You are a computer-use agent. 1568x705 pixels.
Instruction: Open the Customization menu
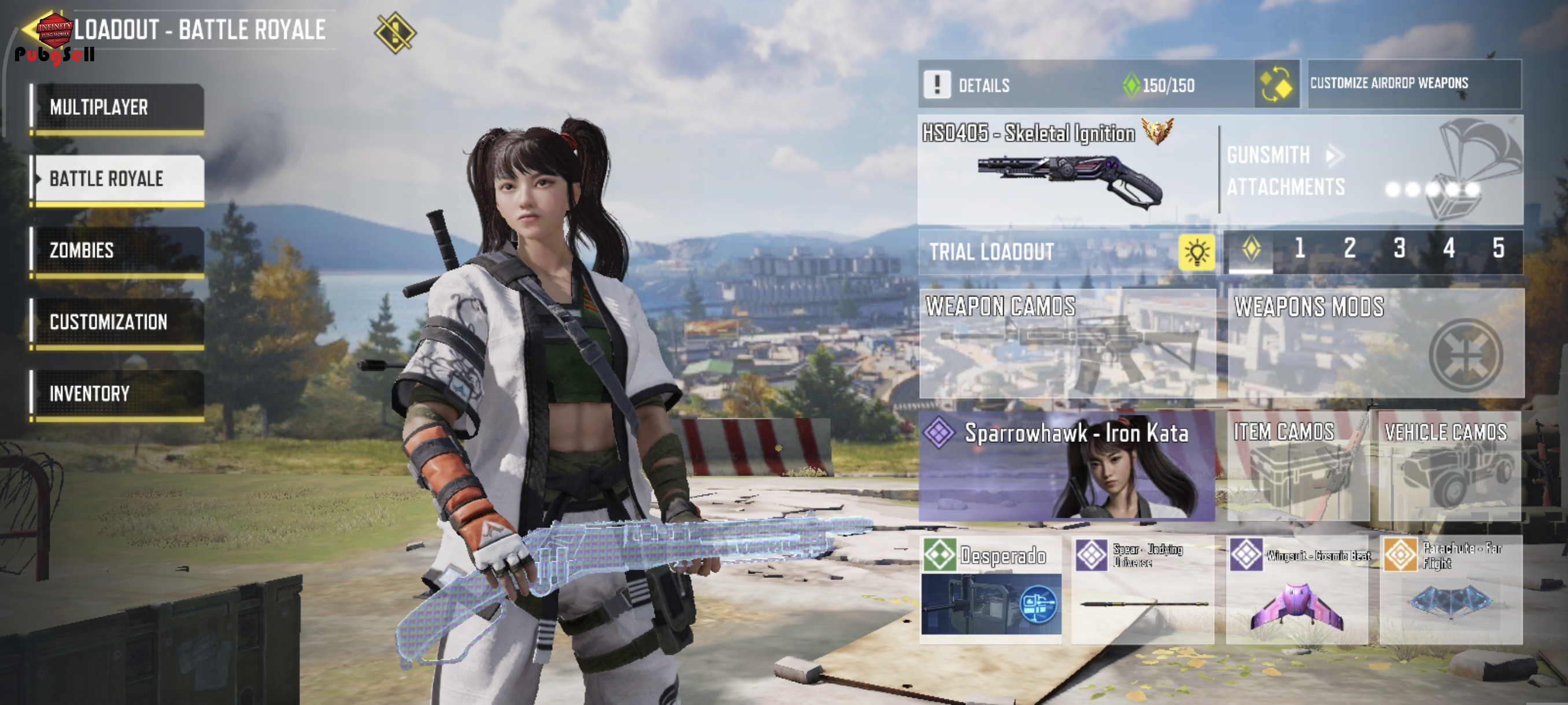117,322
